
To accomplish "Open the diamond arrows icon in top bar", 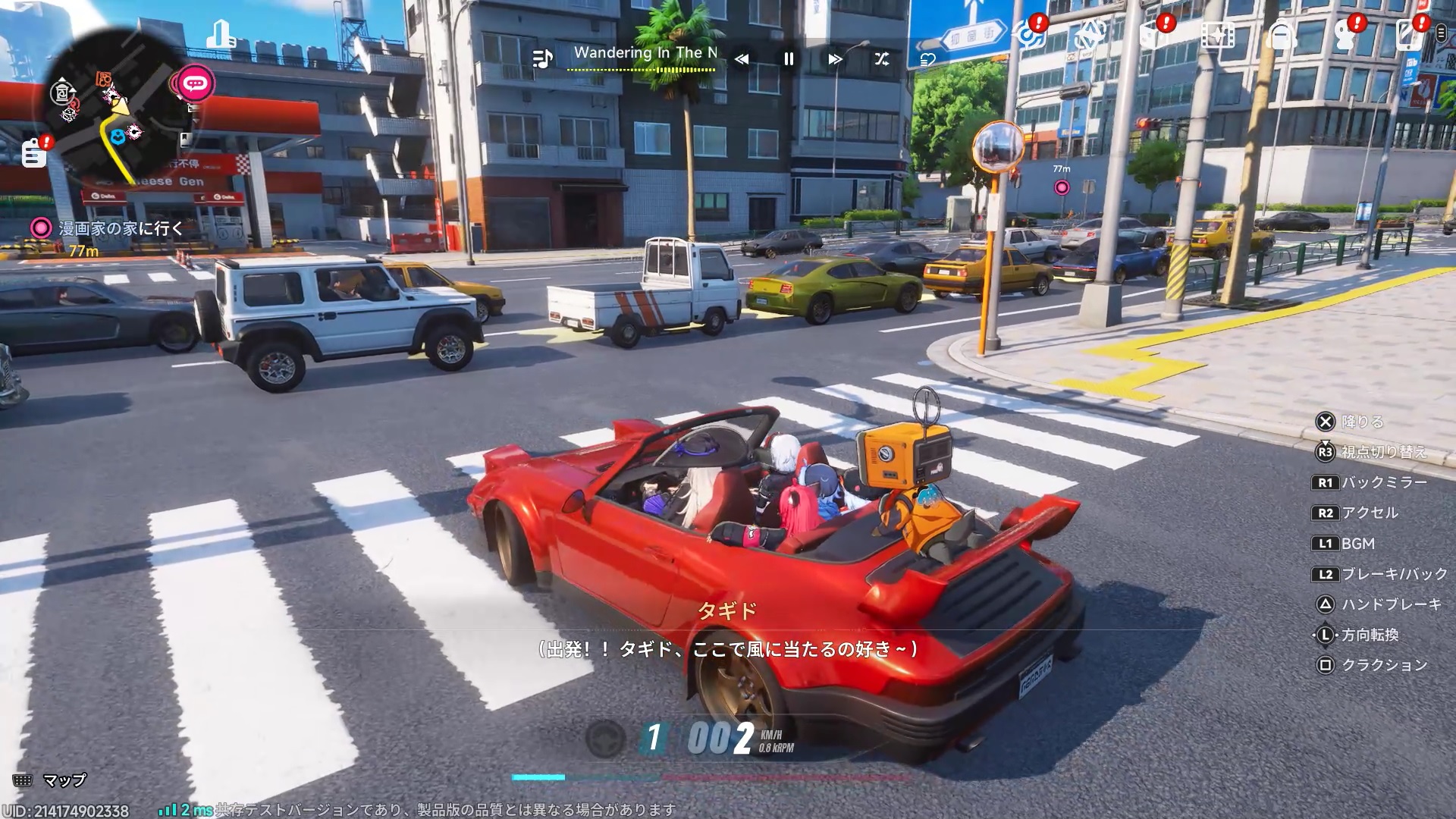I will pyautogui.click(x=1089, y=36).
